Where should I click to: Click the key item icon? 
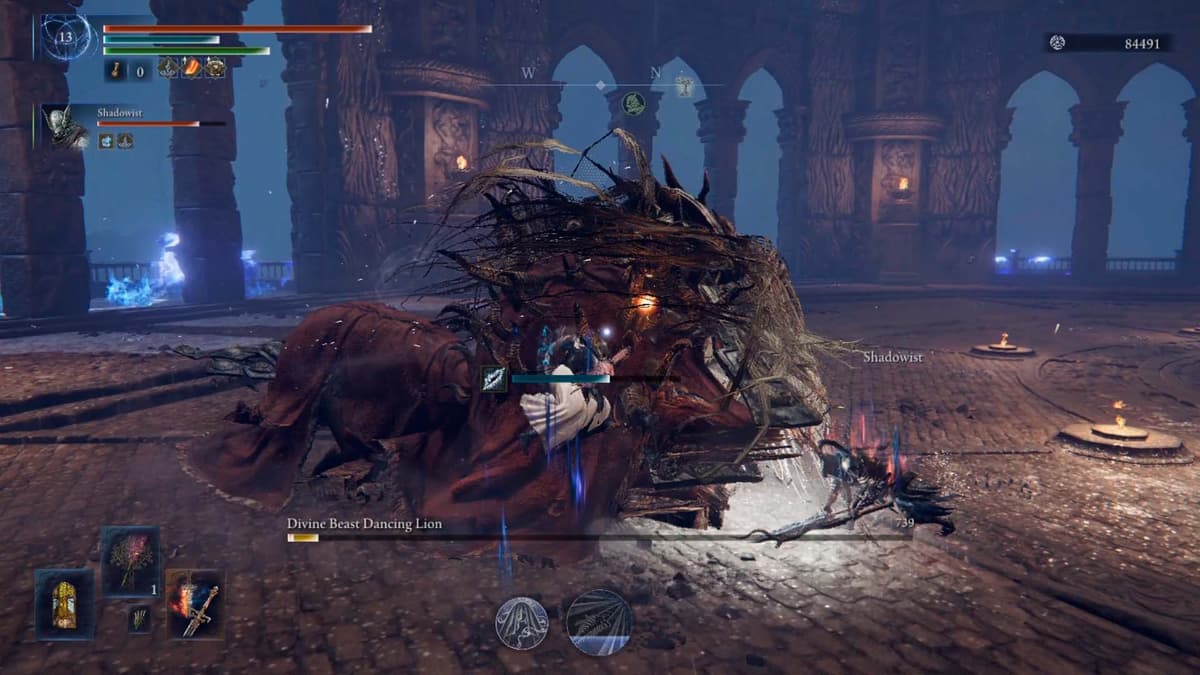coord(116,69)
